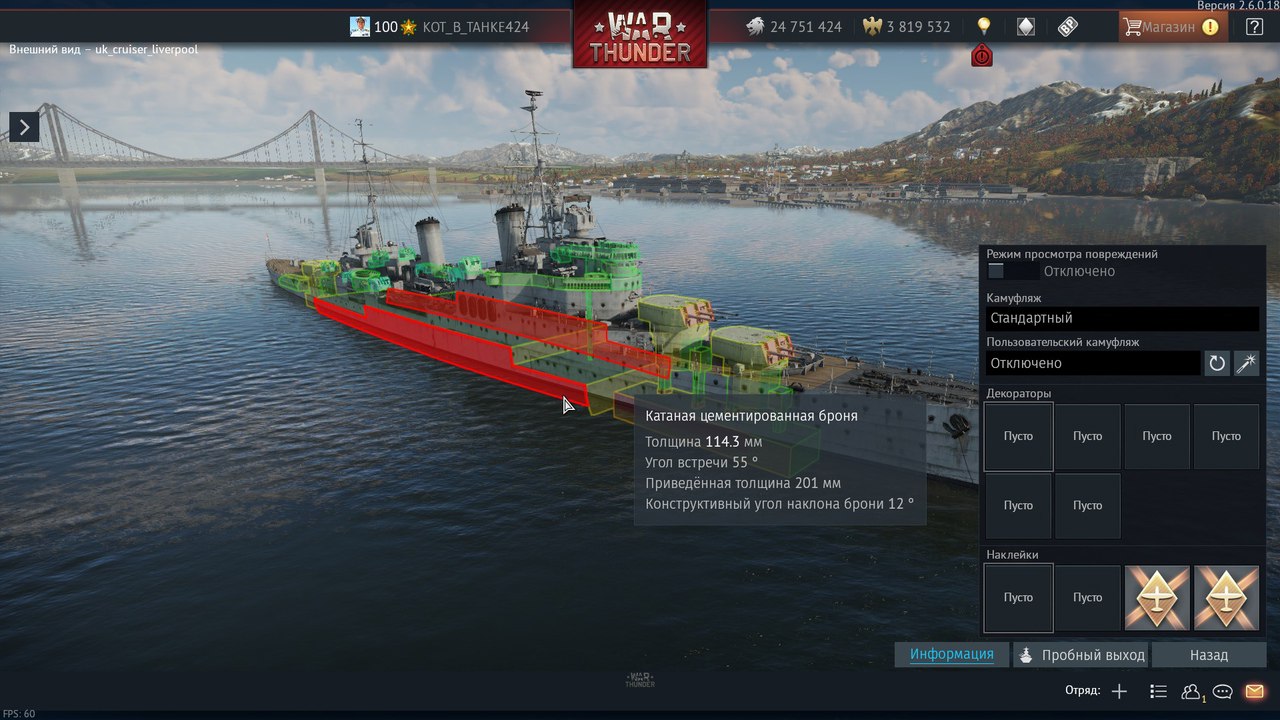Click the Назад back button
The image size is (1280, 720).
point(1208,655)
